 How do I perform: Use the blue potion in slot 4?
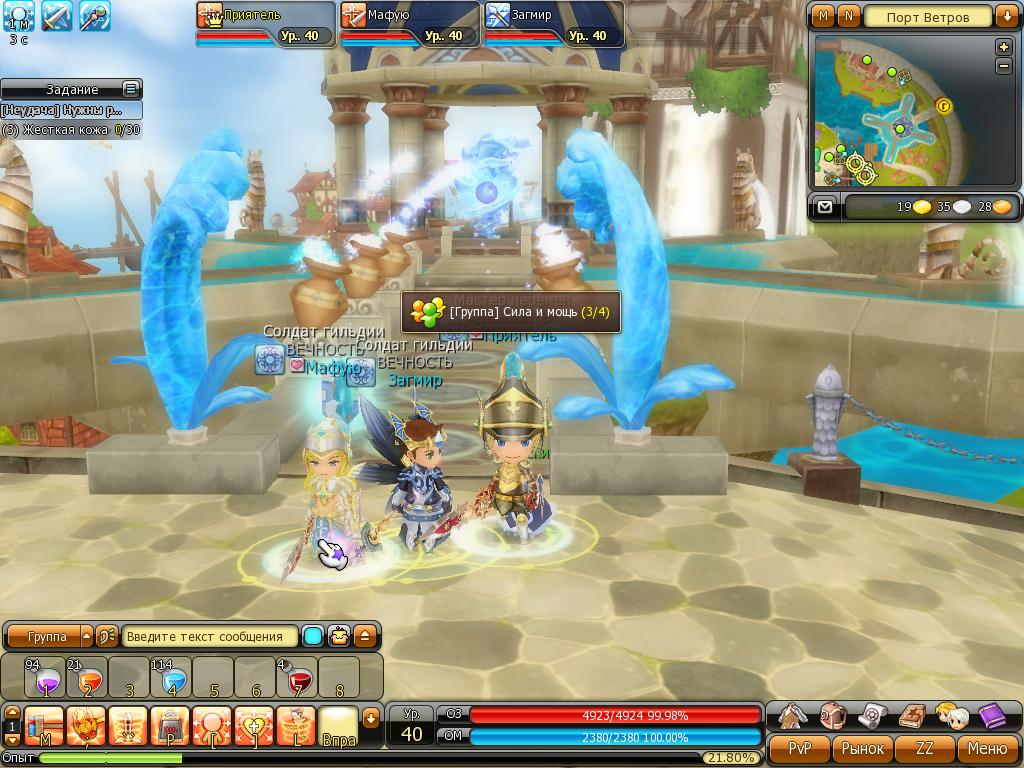[x=172, y=677]
